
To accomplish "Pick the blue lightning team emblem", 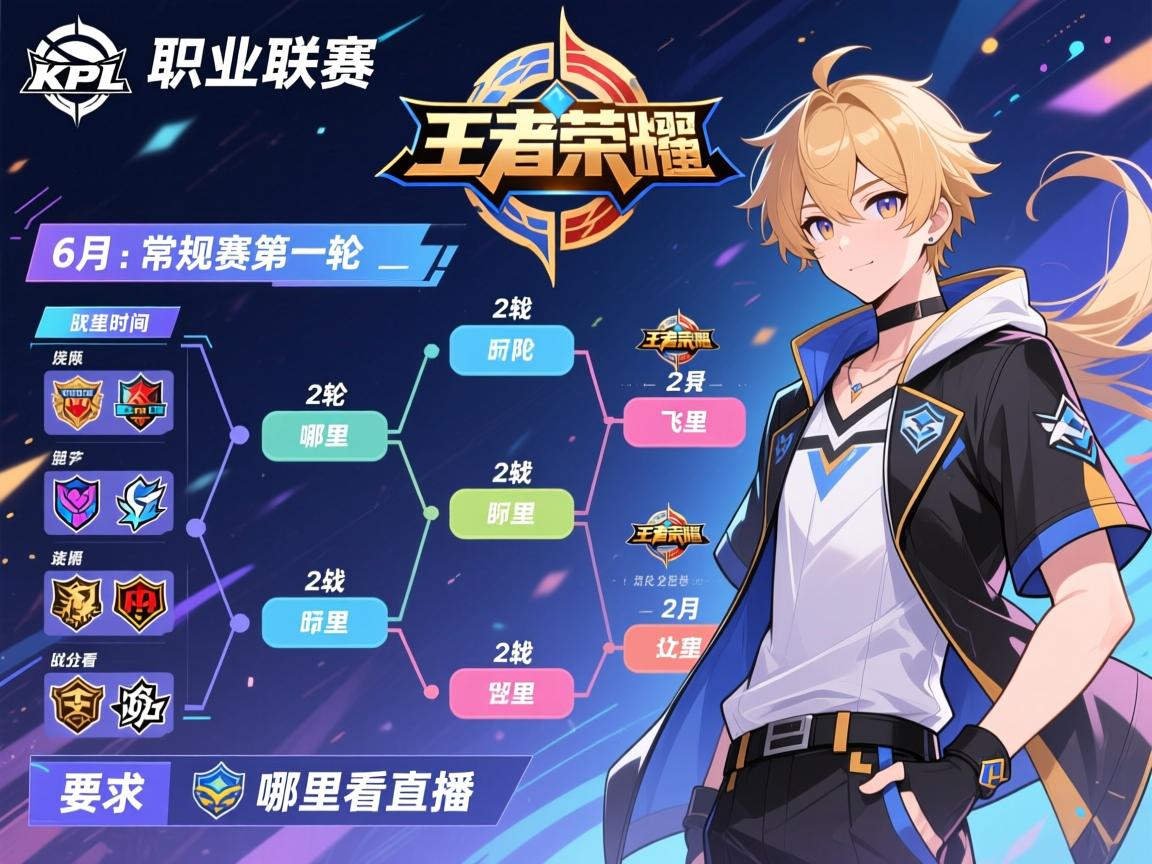I will coord(141,502).
